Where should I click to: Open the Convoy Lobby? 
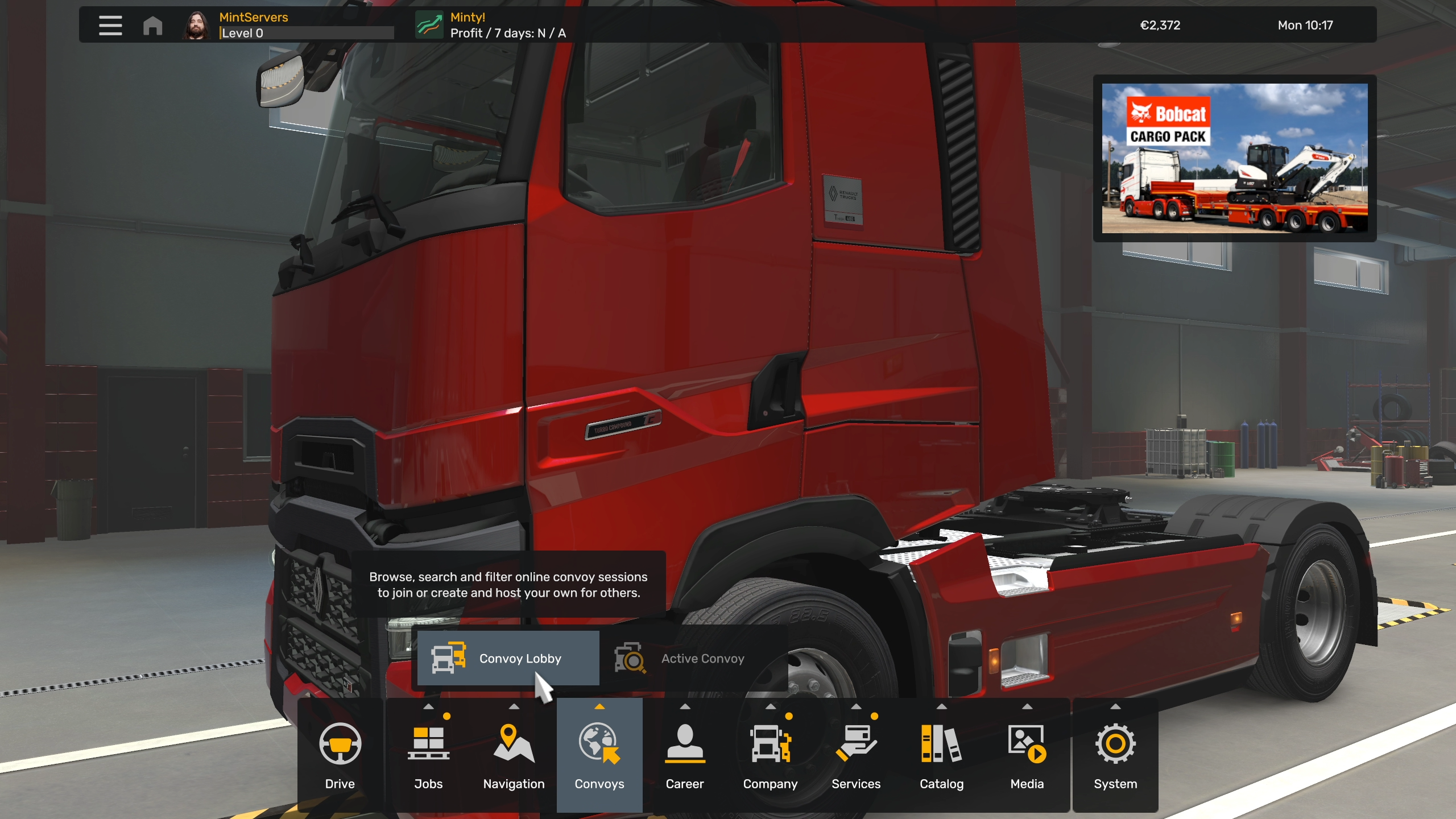(x=508, y=658)
